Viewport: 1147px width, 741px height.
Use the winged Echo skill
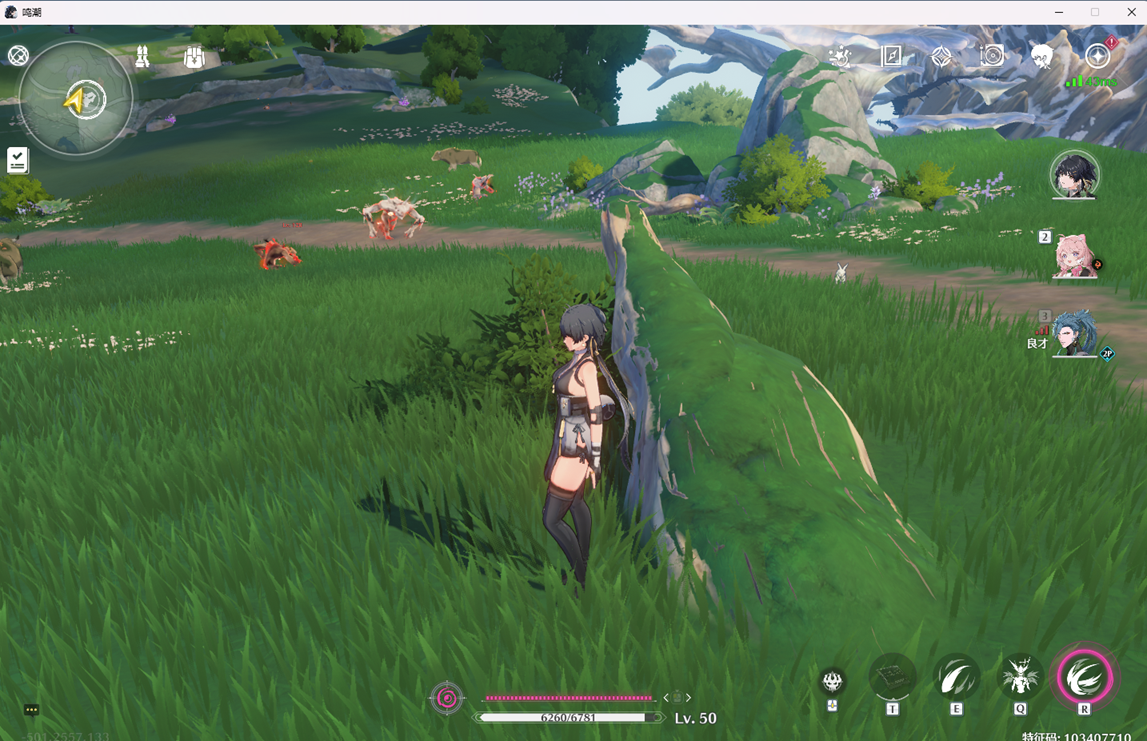point(1020,677)
